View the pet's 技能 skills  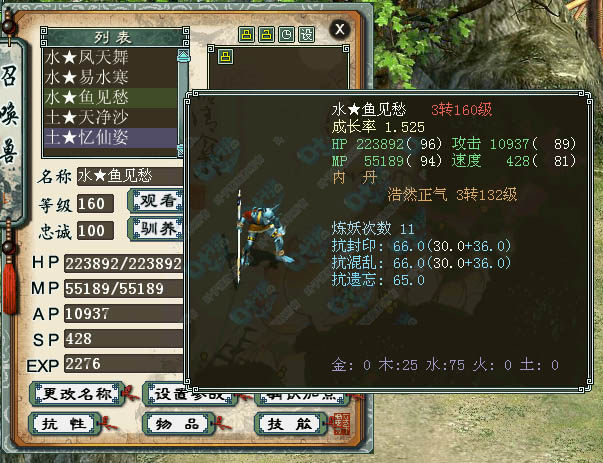276,426
